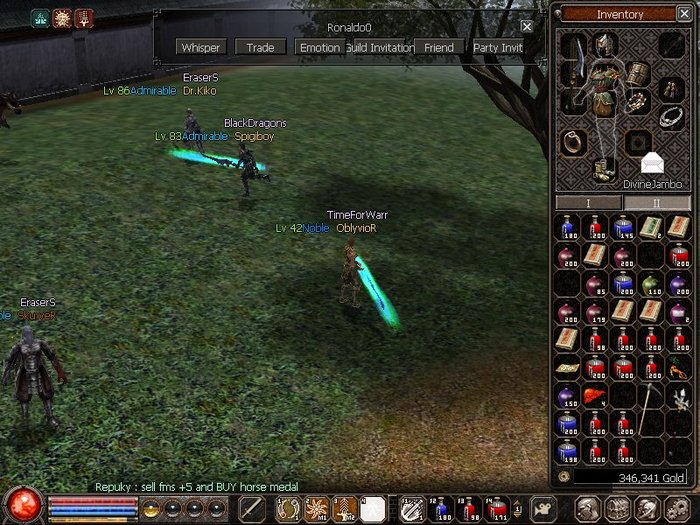The image size is (700, 525).
Task: Close the player interaction panel
Action: (x=527, y=27)
